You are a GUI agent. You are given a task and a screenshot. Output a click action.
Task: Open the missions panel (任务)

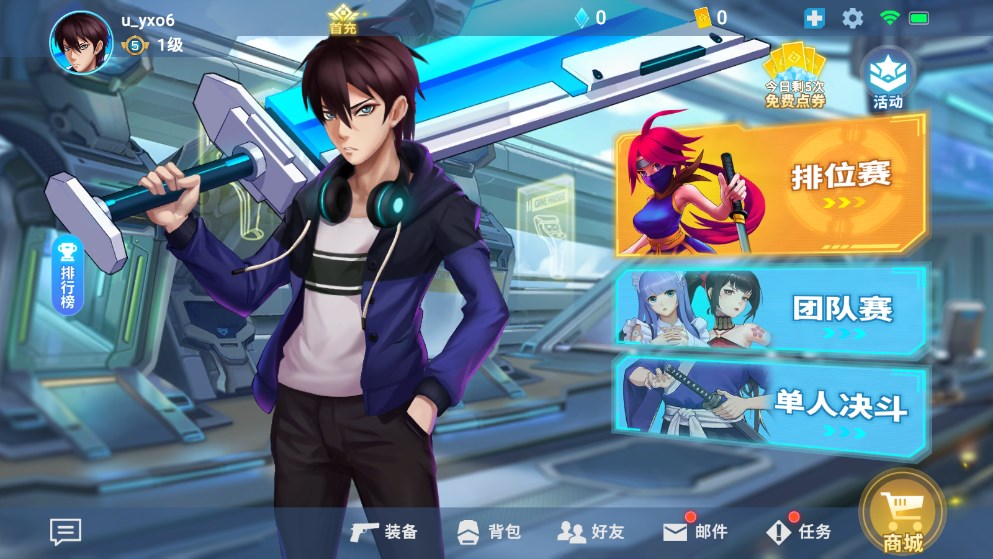pos(799,531)
